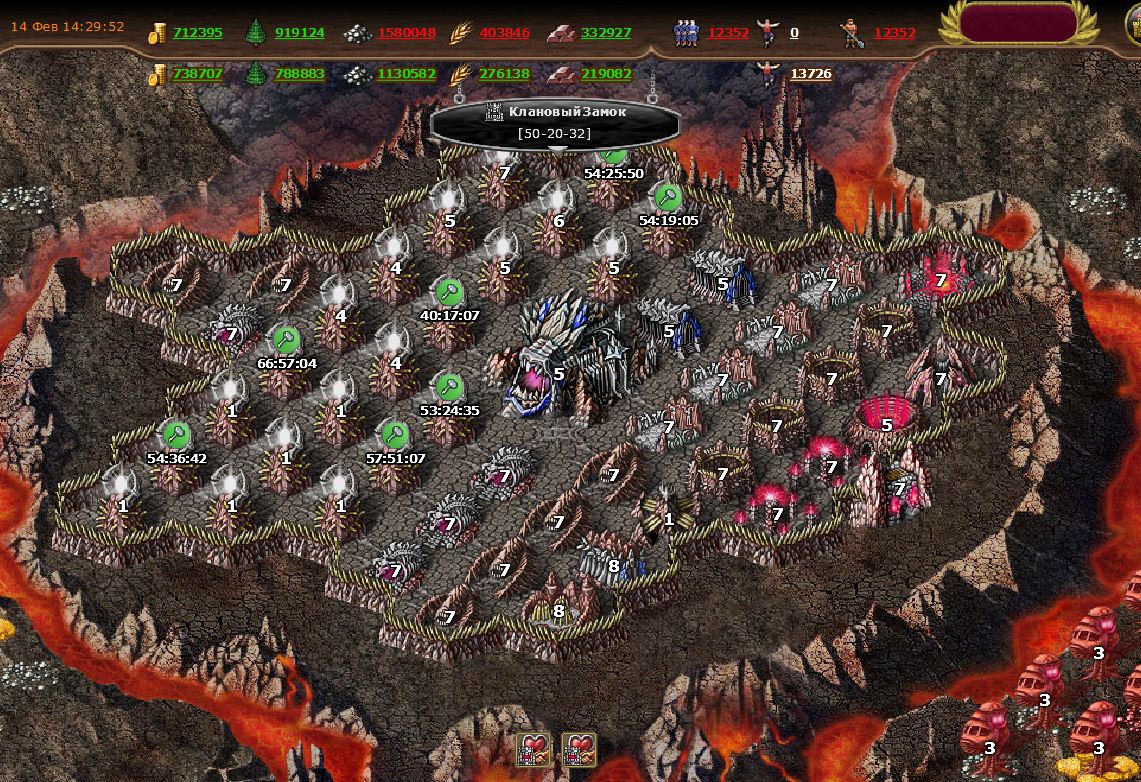The width and height of the screenshot is (1141, 782).
Task: Open the wrench icon showing 54:19:05
Action: click(668, 197)
